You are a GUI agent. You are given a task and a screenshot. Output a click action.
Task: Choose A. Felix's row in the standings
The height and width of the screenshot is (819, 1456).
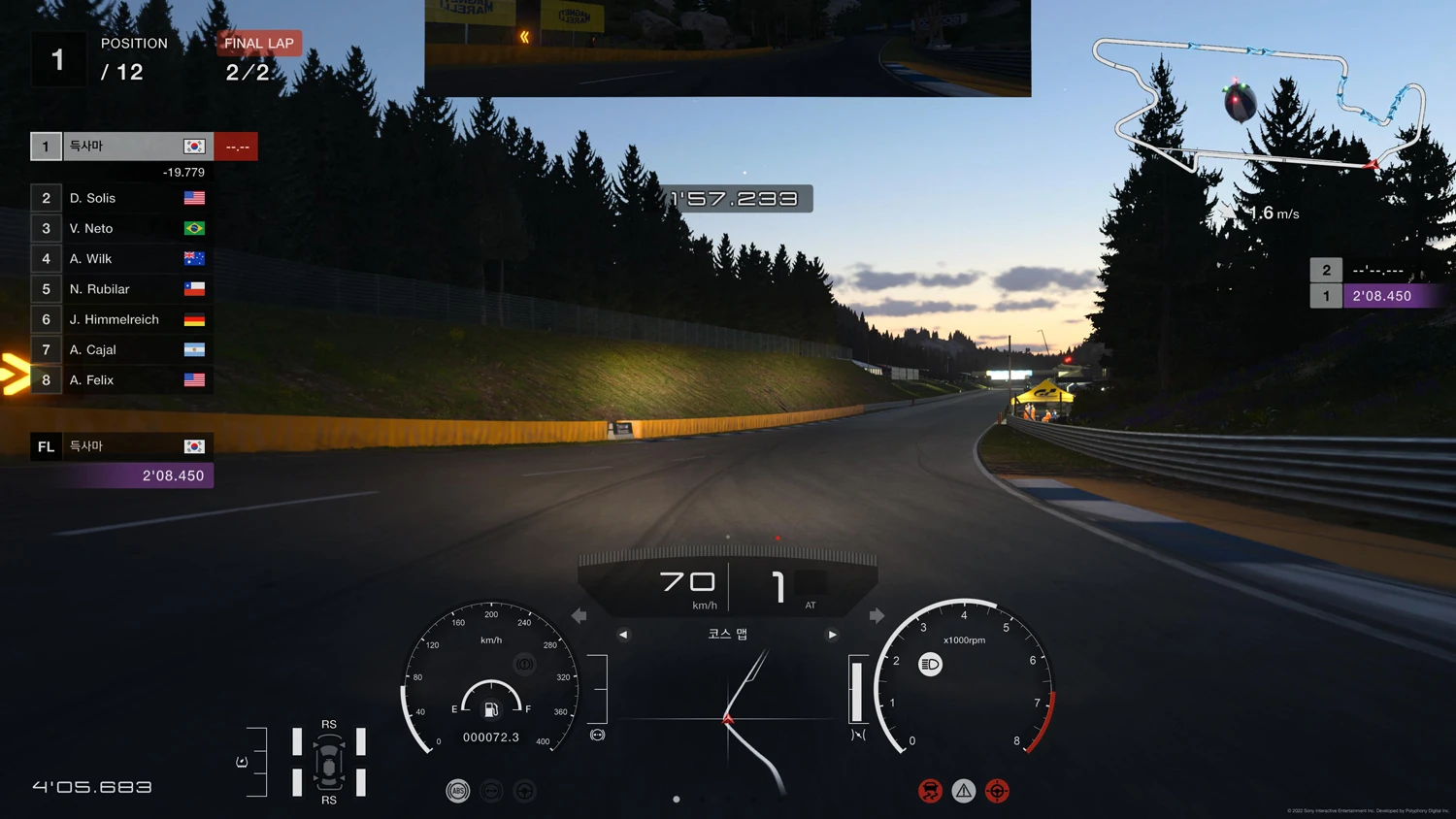pos(121,380)
